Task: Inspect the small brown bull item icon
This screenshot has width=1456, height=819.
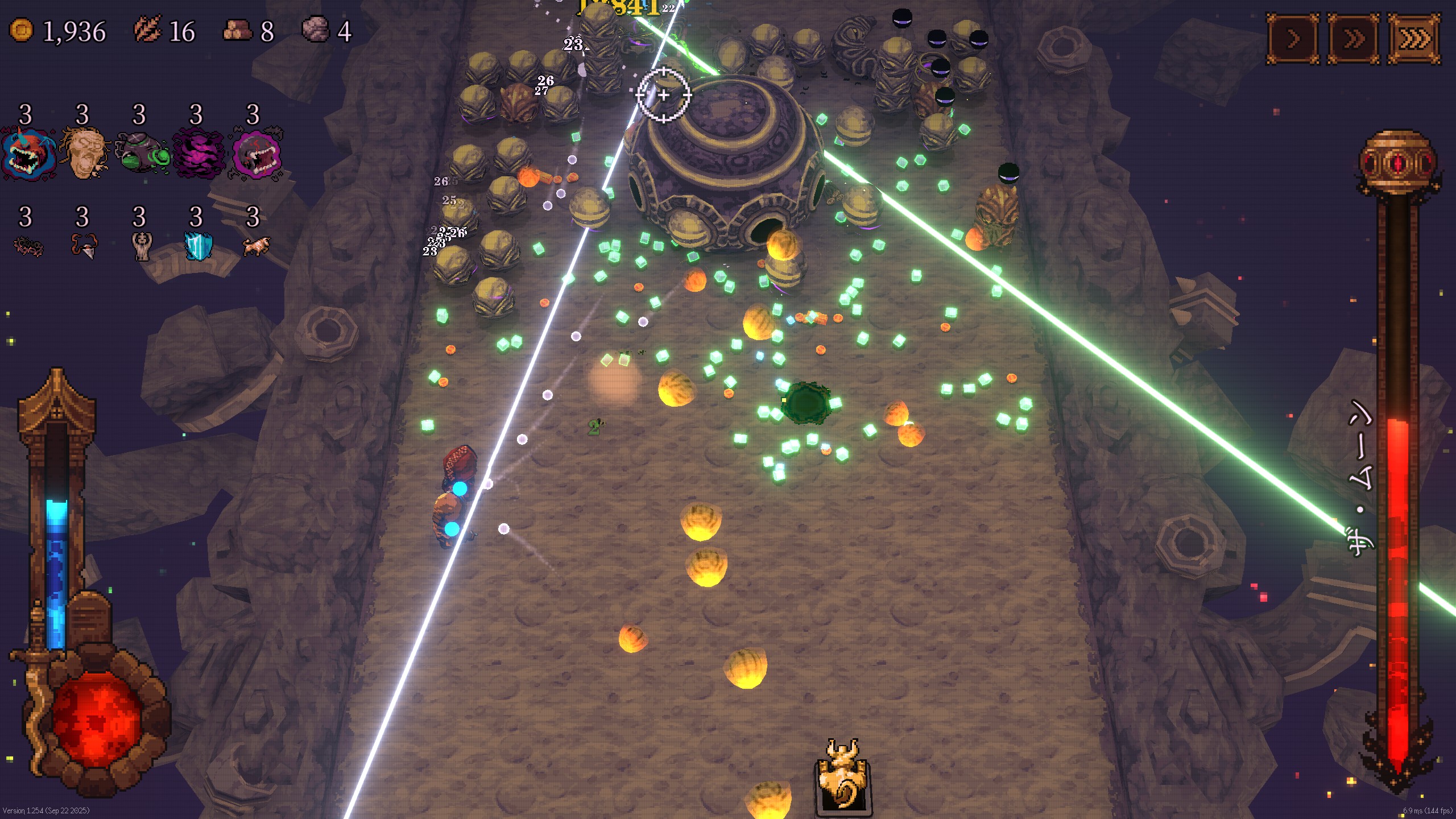Action: (255, 247)
